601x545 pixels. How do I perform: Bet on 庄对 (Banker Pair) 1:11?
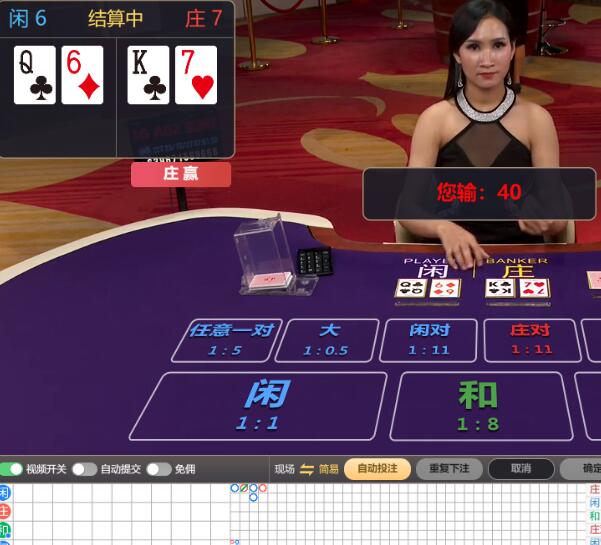coord(530,339)
